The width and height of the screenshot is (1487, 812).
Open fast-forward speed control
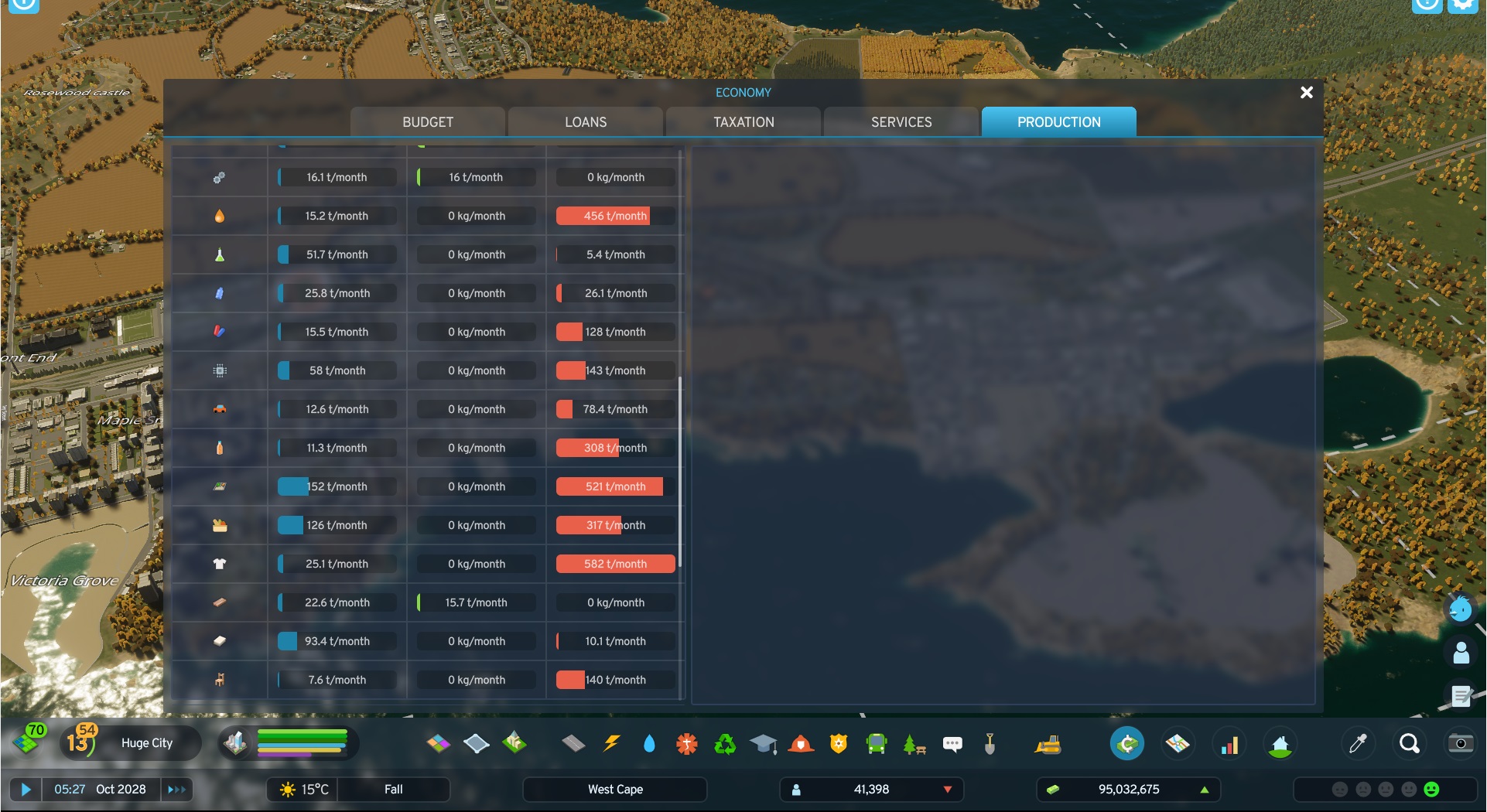176,789
